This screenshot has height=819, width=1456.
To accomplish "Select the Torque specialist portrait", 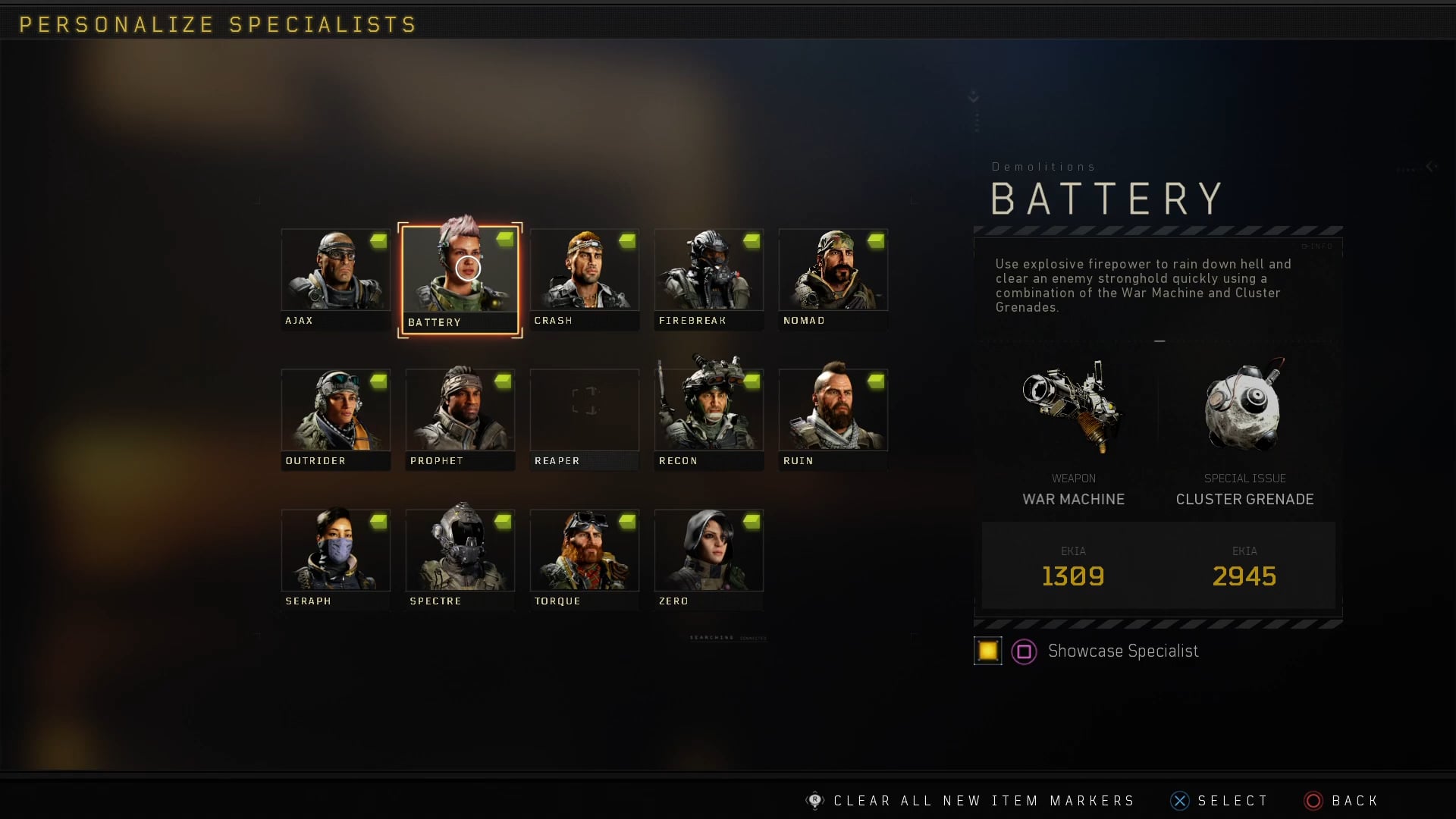I will (584, 558).
